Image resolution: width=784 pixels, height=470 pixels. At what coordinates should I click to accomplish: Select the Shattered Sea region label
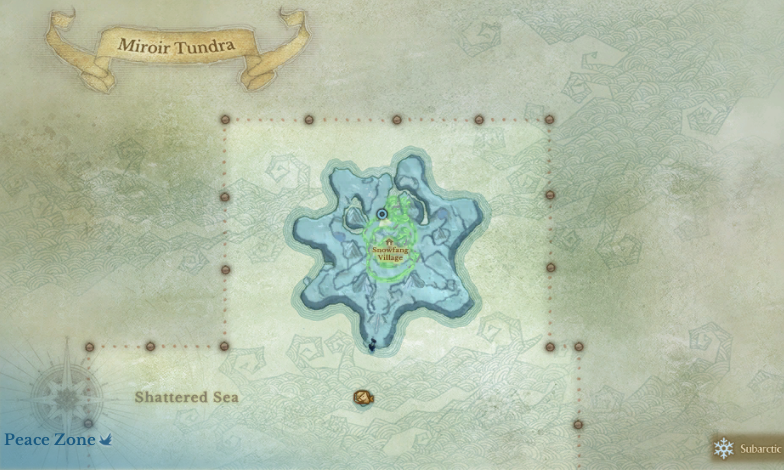pos(187,397)
